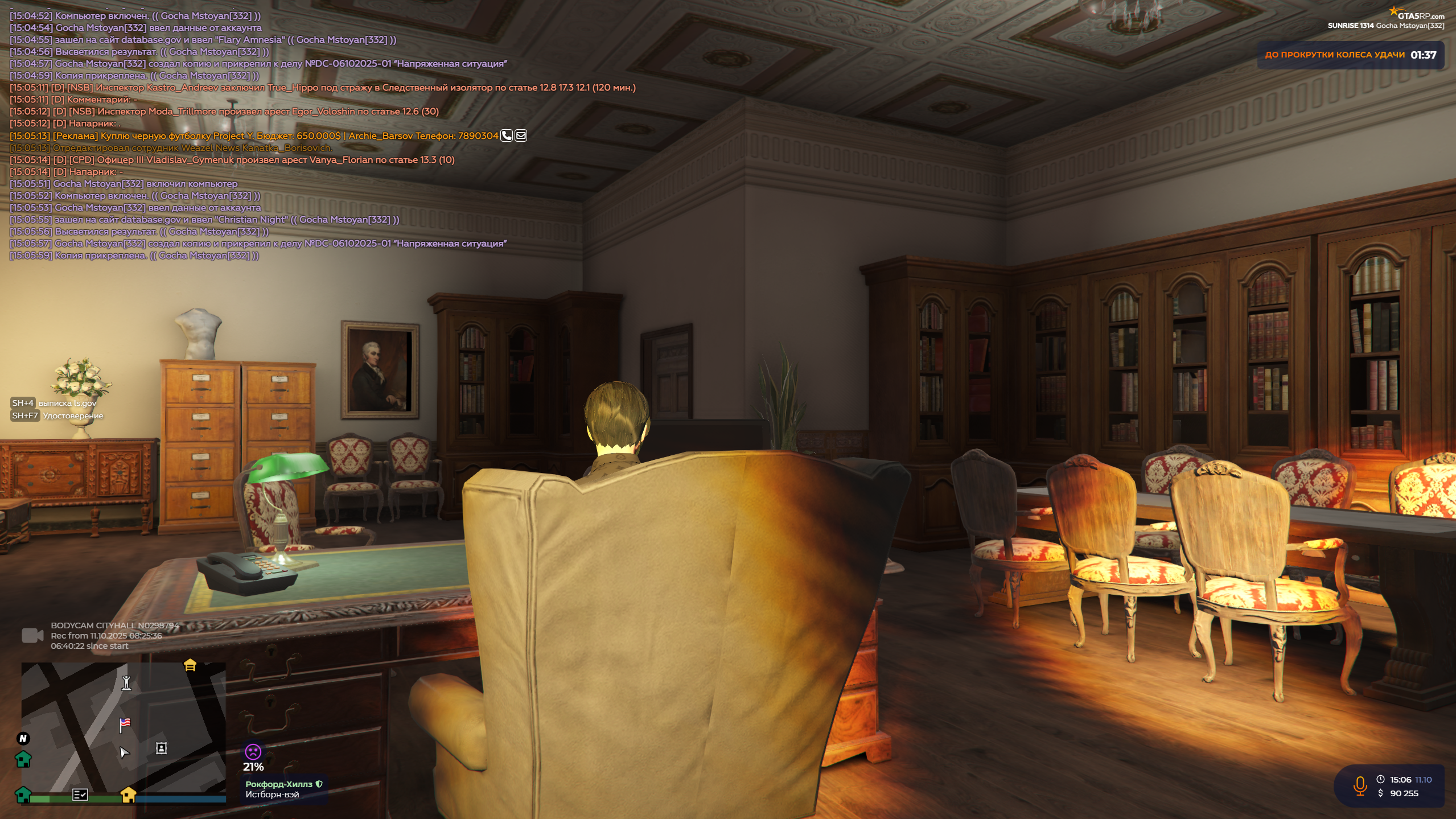This screenshot has width=1456, height=819.
Task: Click the north compass N indicator
Action: pos(23,738)
